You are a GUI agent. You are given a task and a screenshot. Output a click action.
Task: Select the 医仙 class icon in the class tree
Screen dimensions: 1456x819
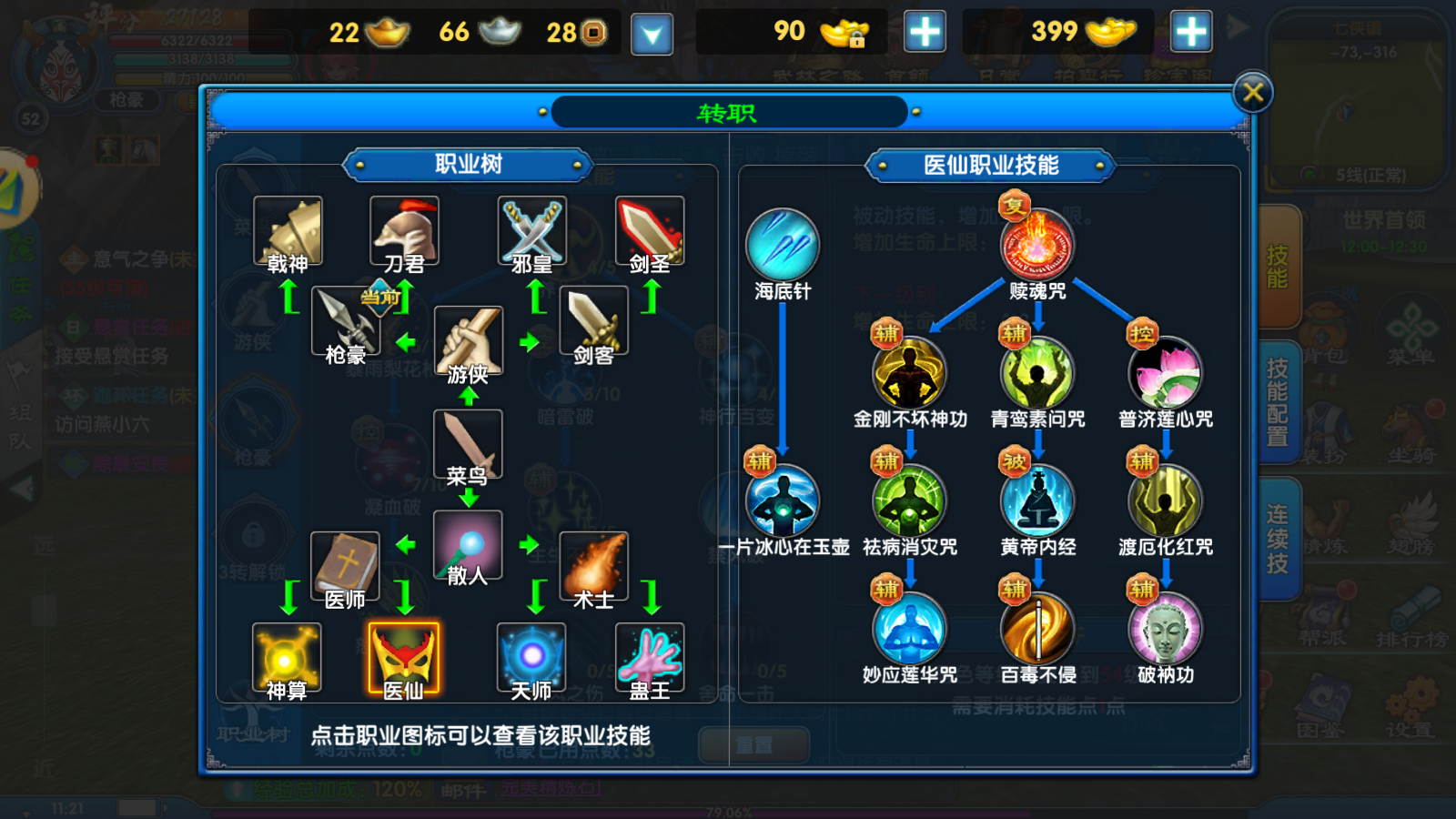(403, 658)
